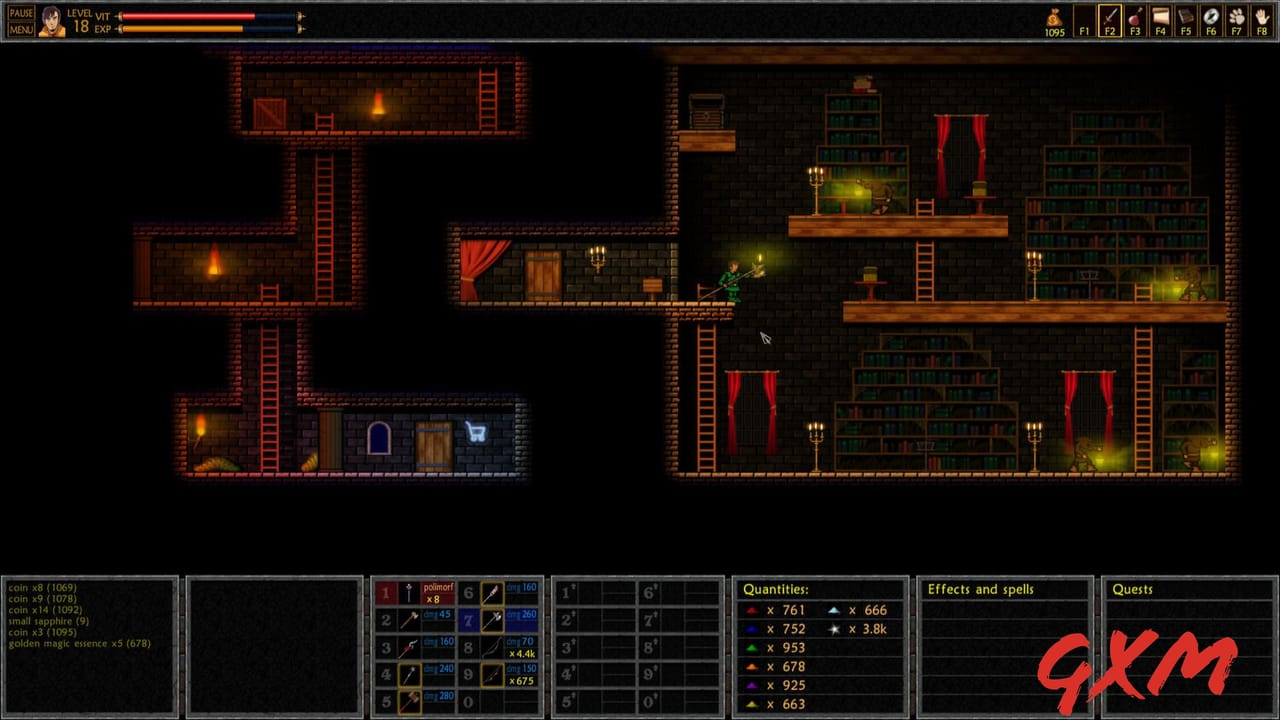Select the halberd with dmg 260
Image resolution: width=1280 pixels, height=720 pixels.
[x=491, y=621]
